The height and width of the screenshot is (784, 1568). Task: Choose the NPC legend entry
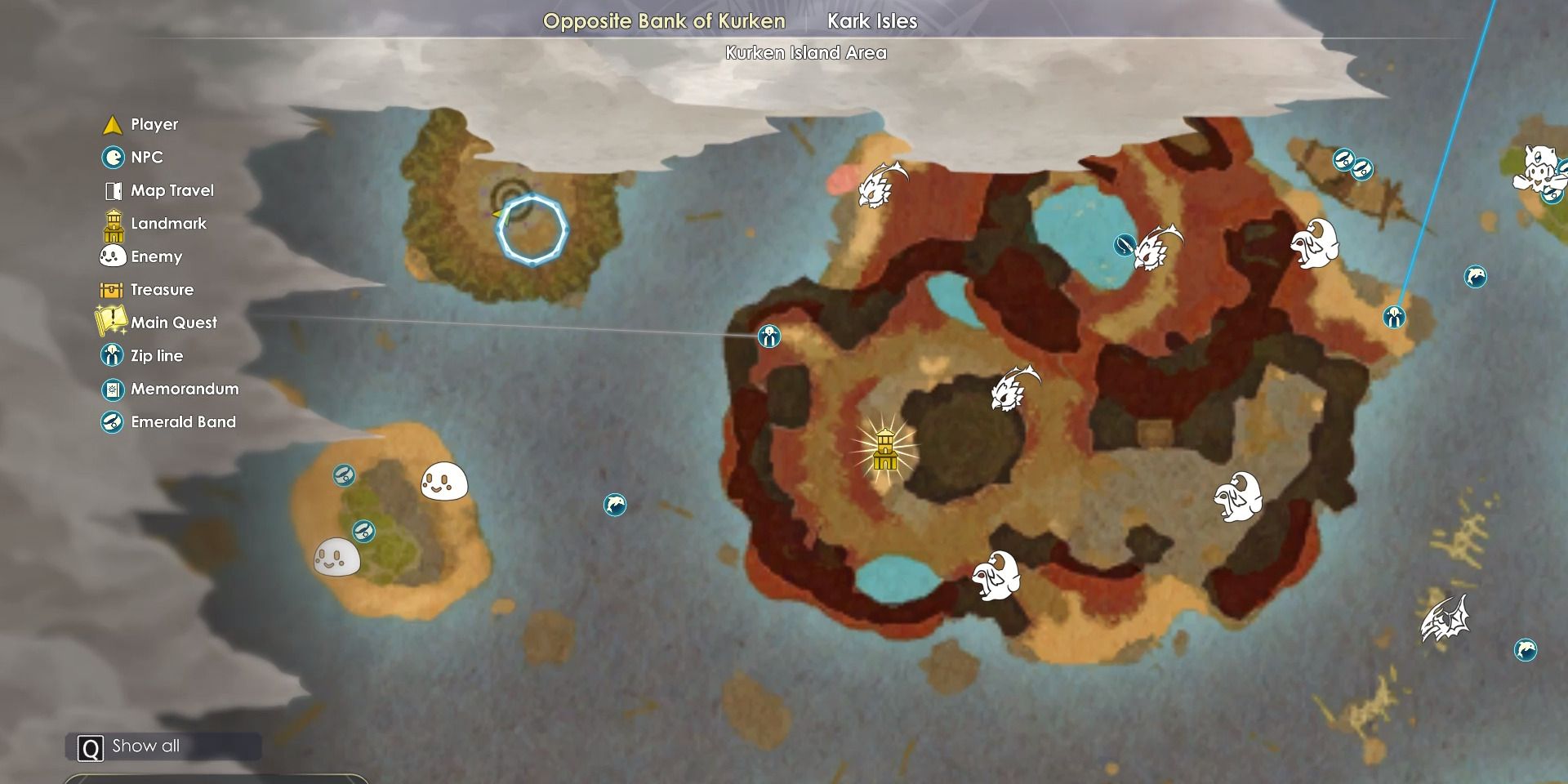(146, 158)
